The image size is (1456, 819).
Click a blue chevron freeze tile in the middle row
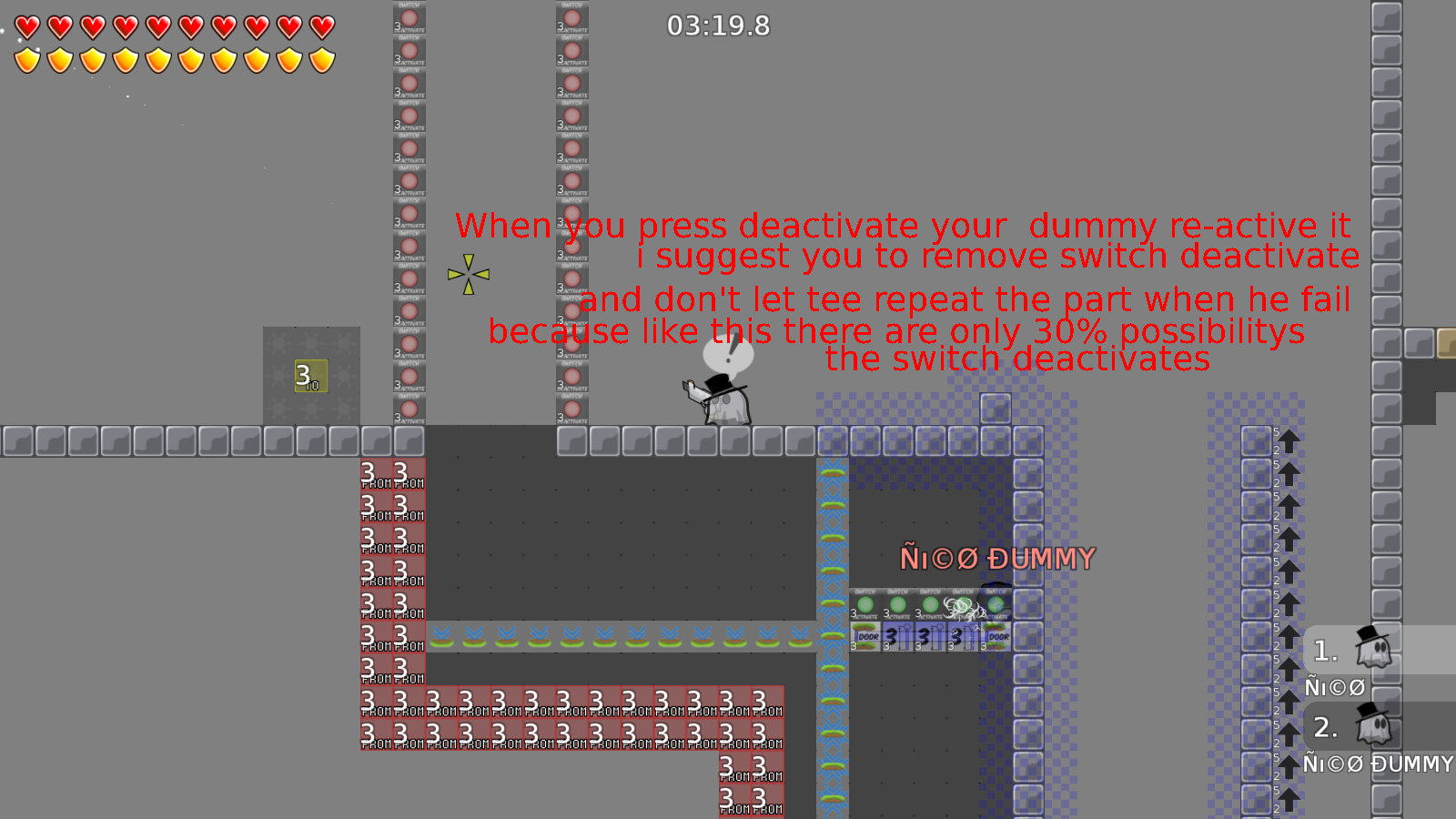(x=601, y=632)
